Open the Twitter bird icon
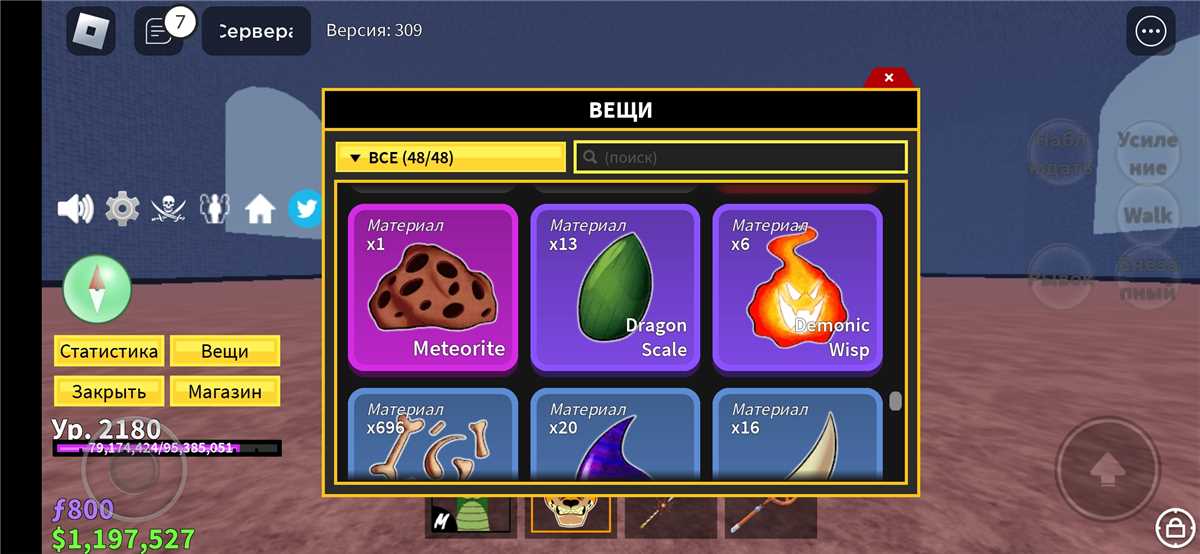This screenshot has width=1200, height=554. (304, 209)
